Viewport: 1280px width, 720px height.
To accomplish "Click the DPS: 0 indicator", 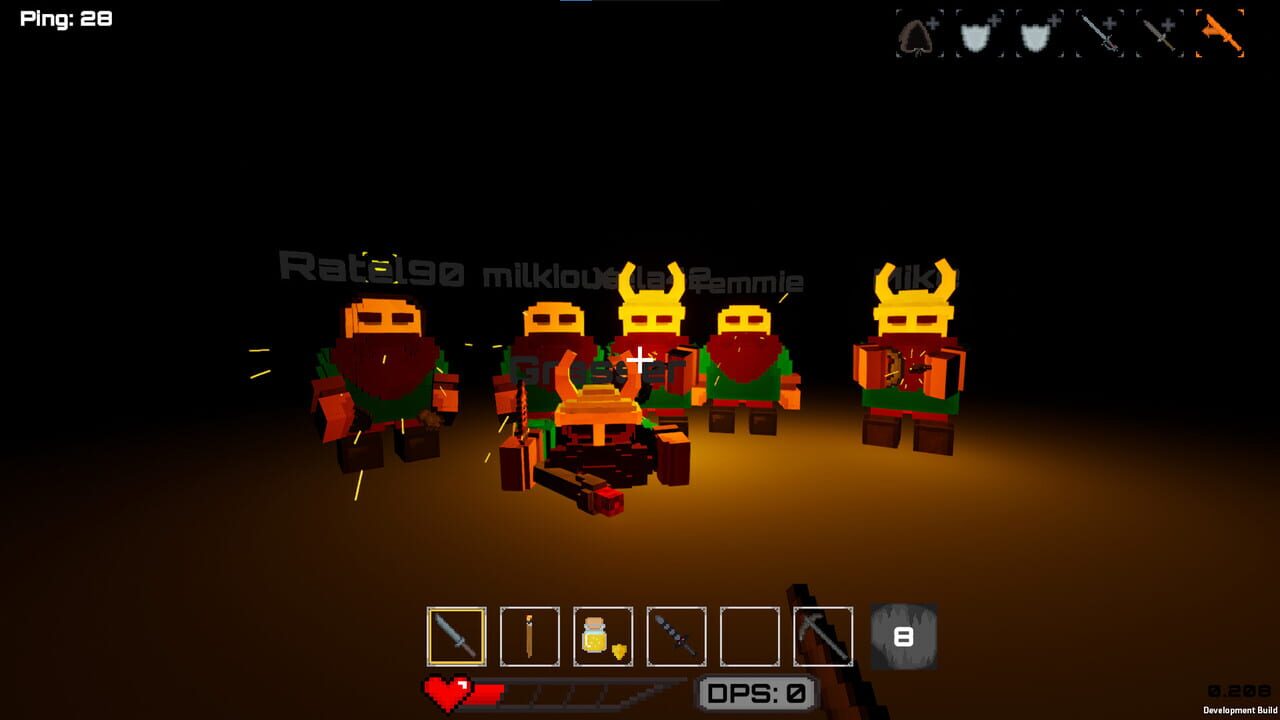I will coord(757,690).
